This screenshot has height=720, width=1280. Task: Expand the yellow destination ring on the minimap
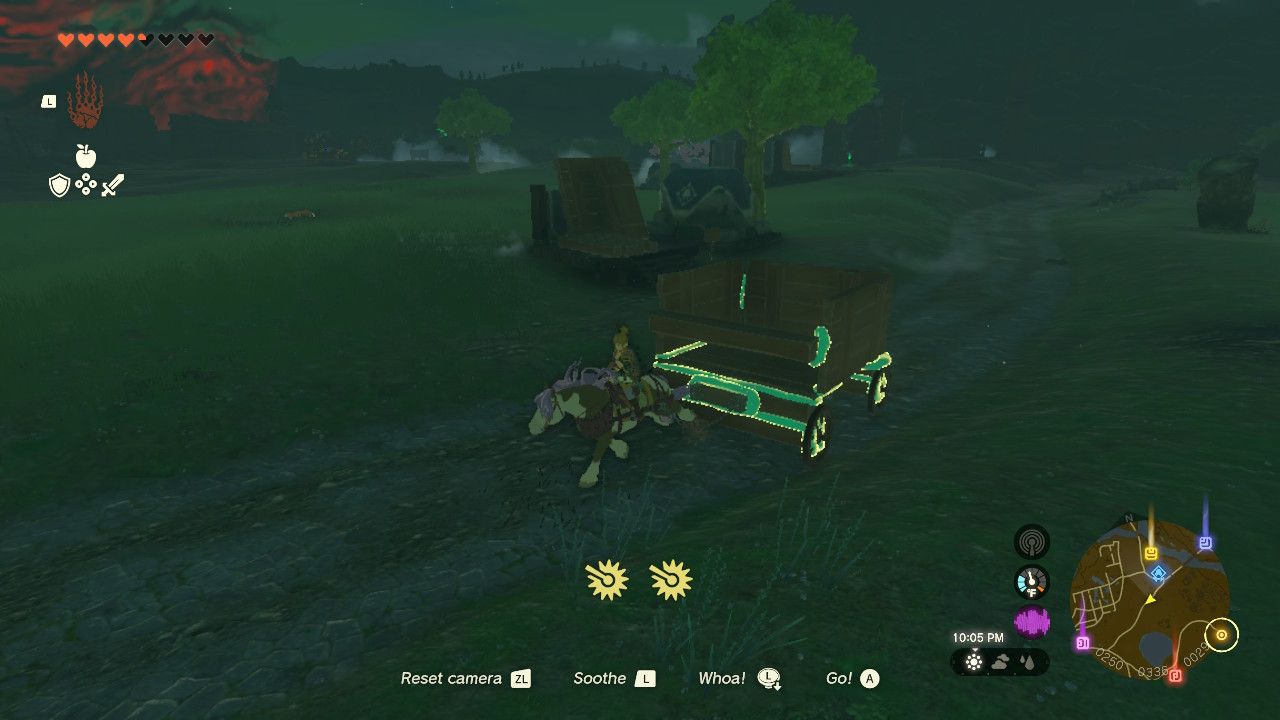tap(1220, 634)
